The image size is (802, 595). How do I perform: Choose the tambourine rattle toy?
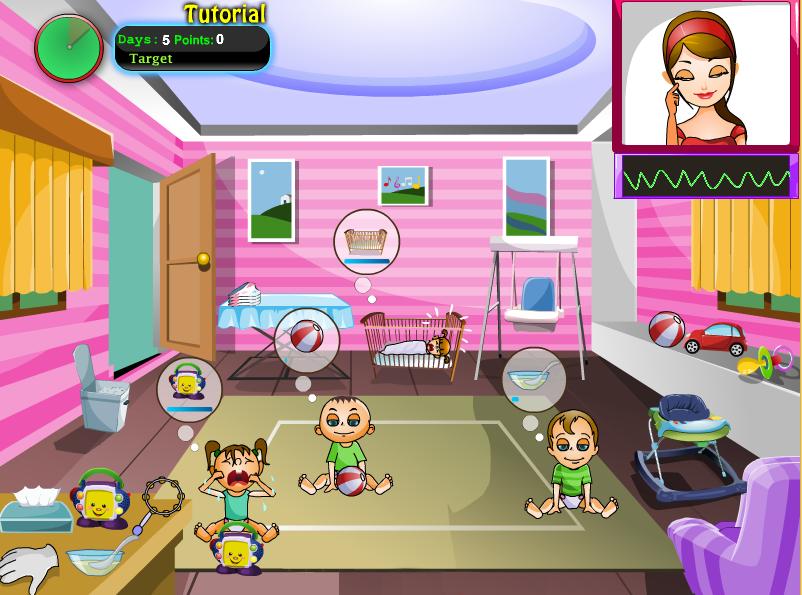[x=161, y=495]
